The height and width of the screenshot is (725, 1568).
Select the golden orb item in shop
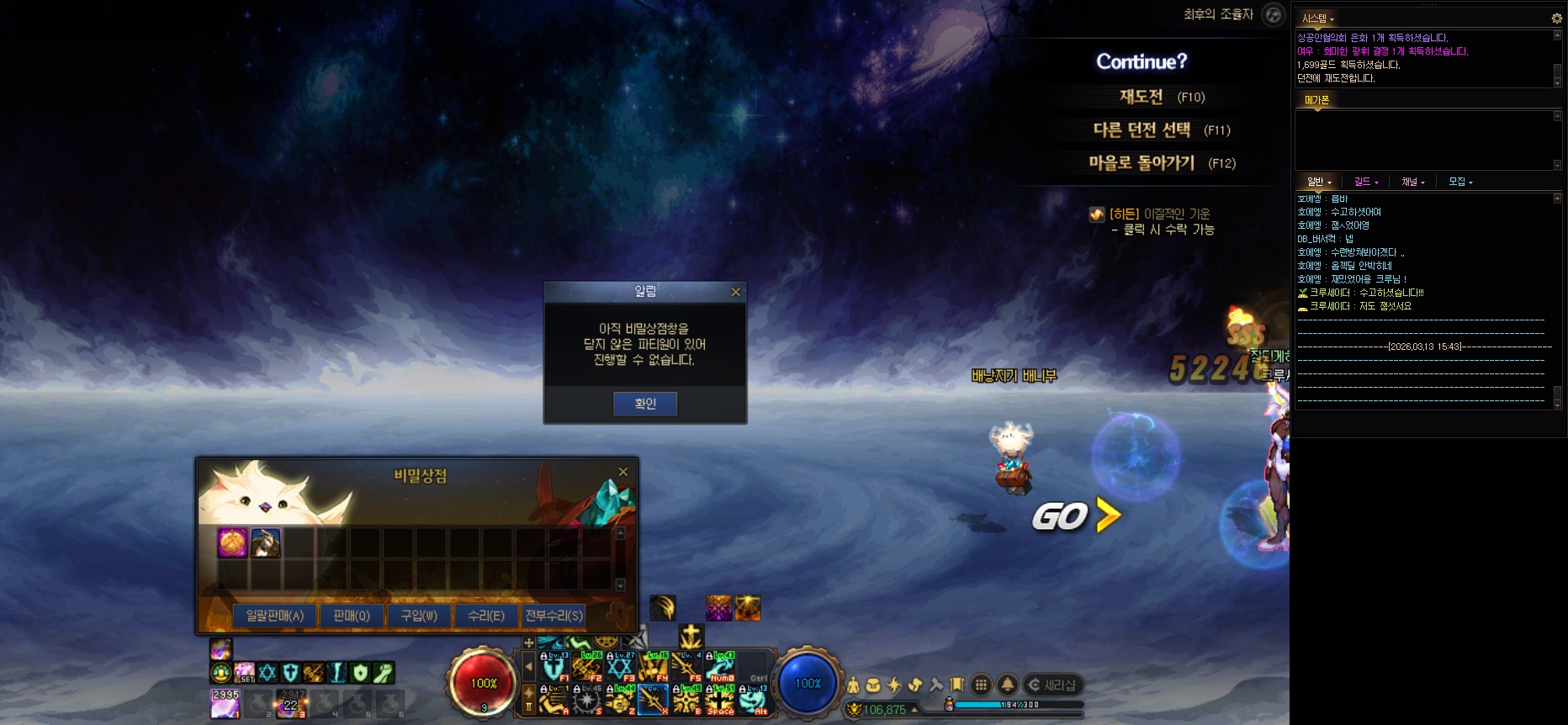[233, 543]
